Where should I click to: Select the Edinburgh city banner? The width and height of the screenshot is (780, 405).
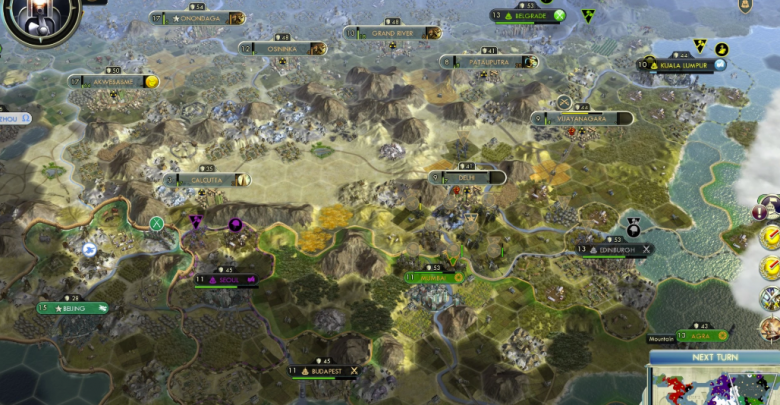click(612, 249)
